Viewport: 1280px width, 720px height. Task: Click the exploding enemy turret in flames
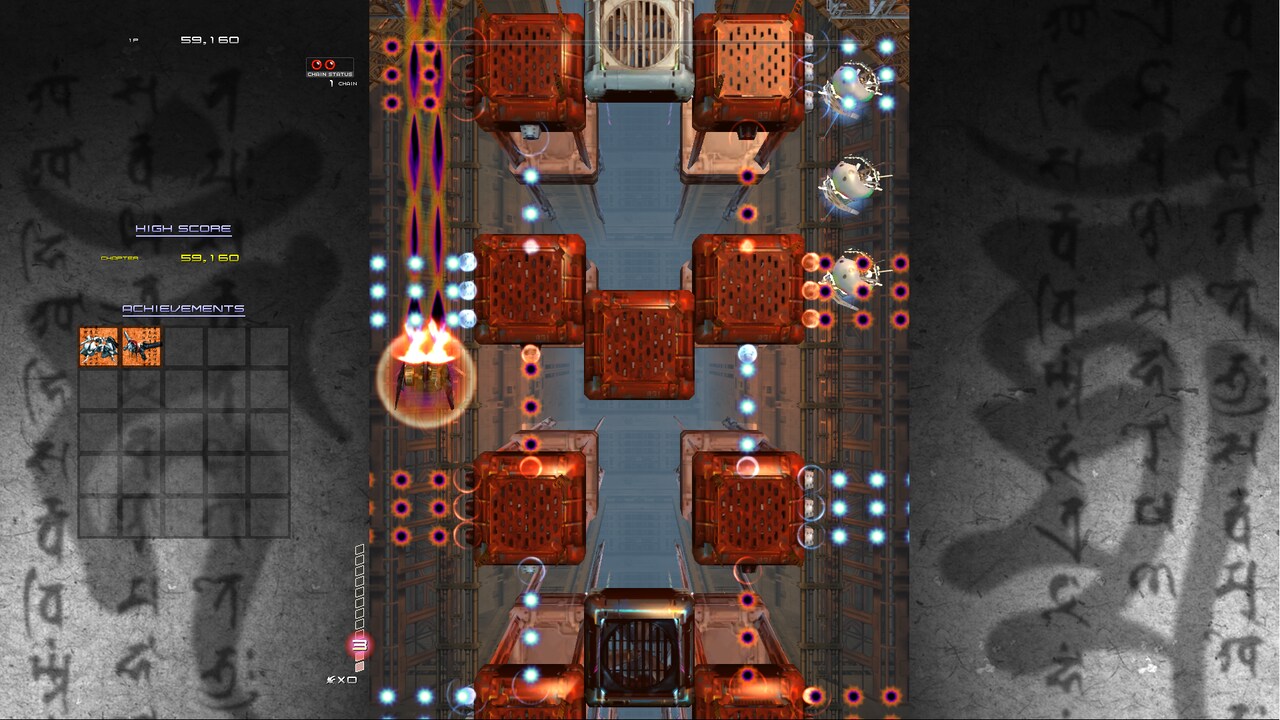coord(425,377)
